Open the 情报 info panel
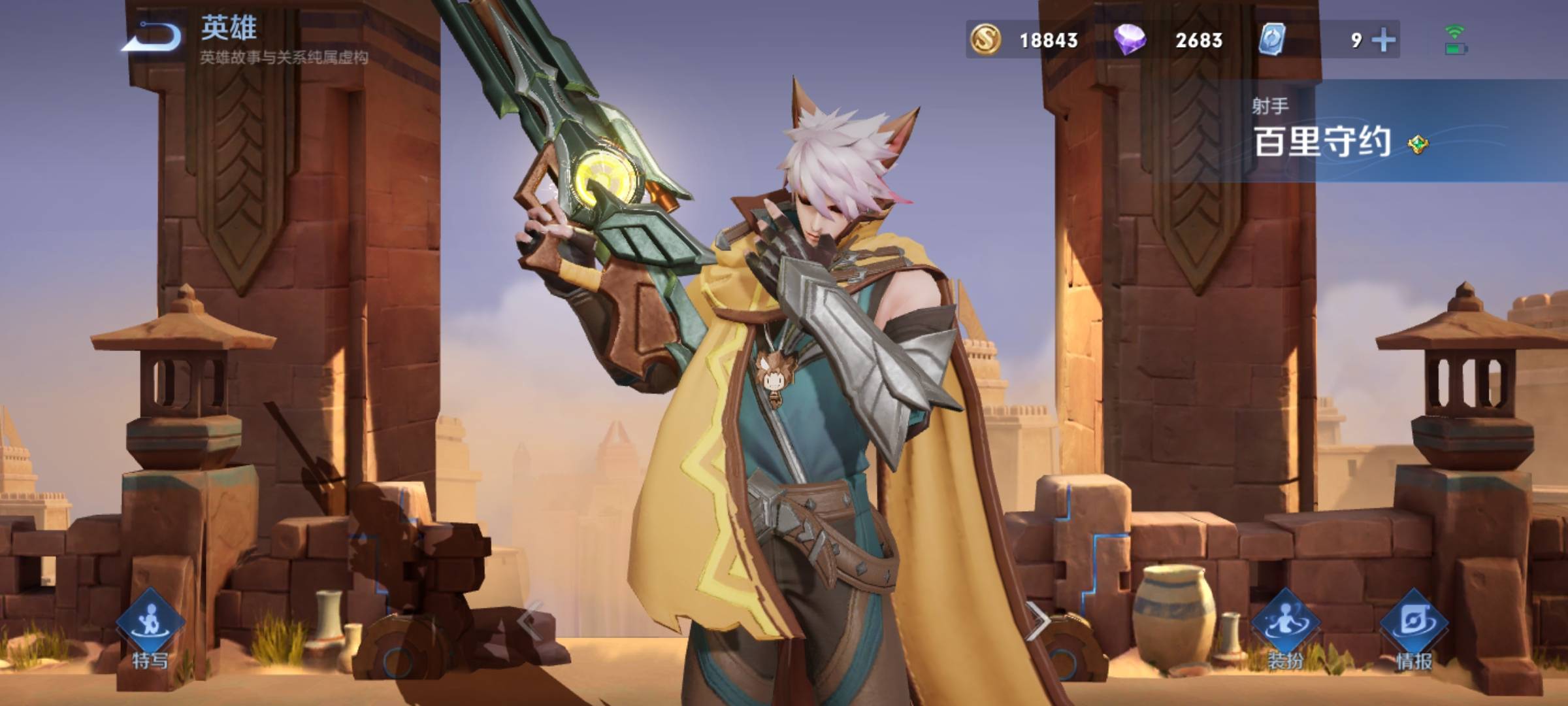This screenshot has height=706, width=1568. (1414, 629)
